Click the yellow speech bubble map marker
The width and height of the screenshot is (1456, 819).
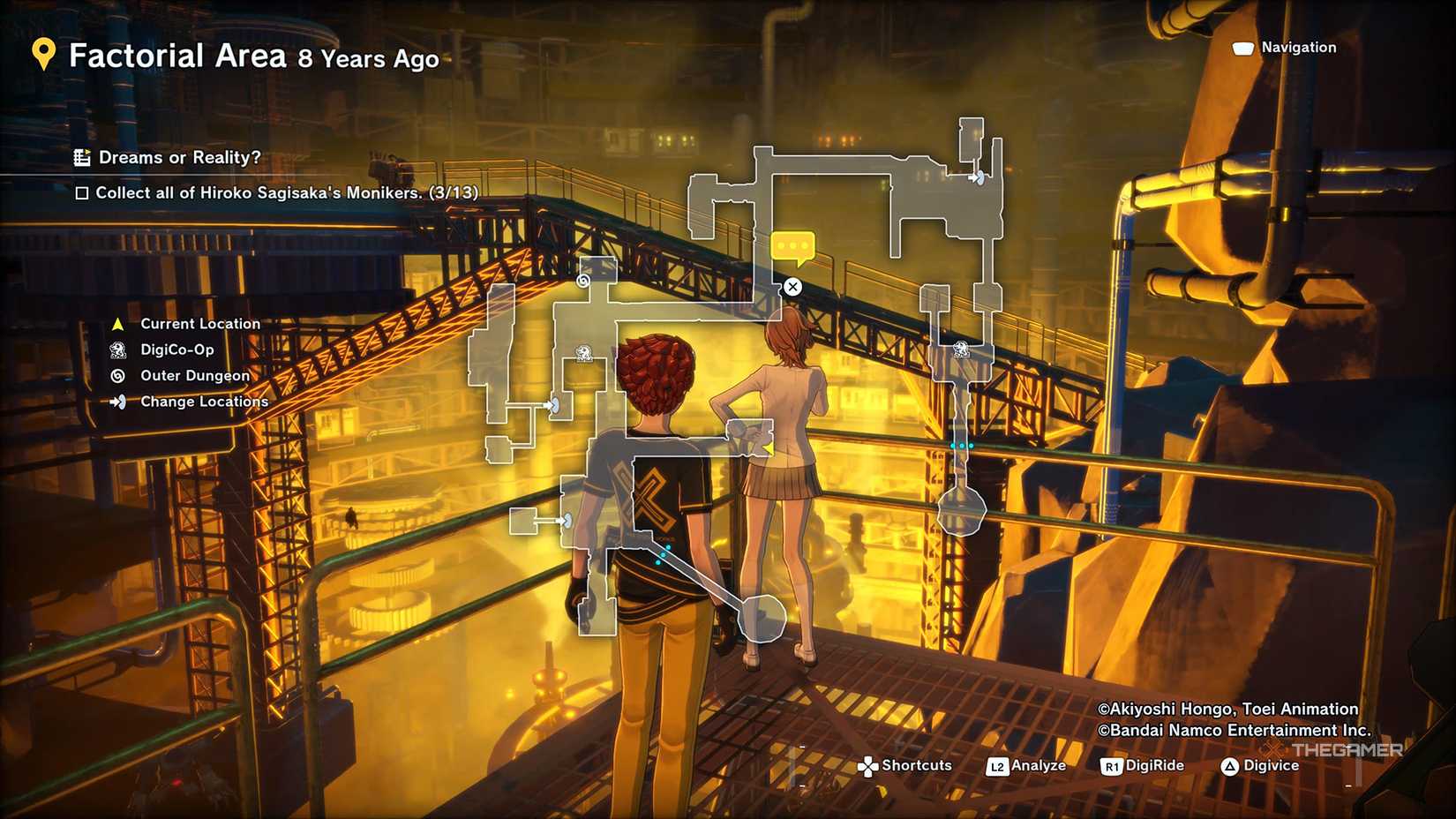[792, 247]
